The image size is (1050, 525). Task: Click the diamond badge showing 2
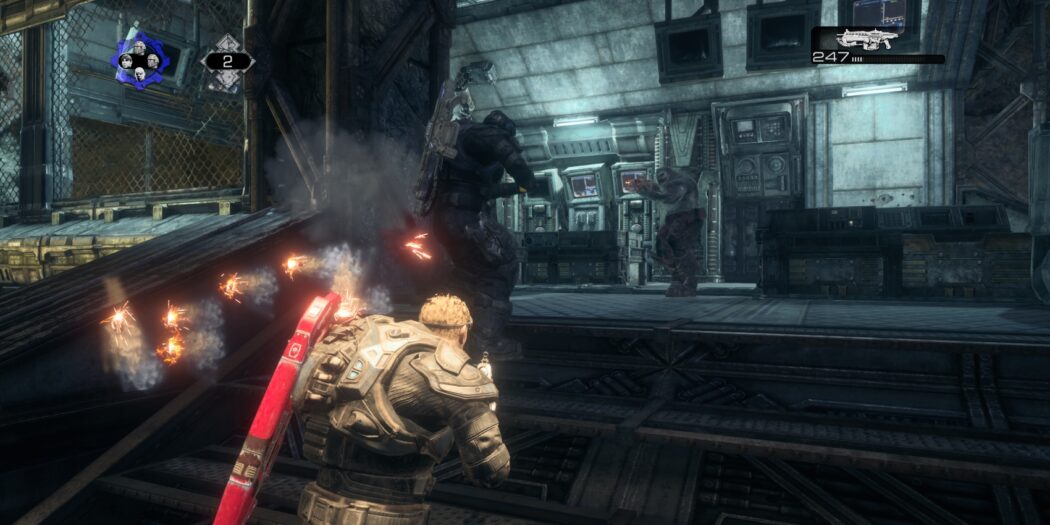pyautogui.click(x=227, y=61)
